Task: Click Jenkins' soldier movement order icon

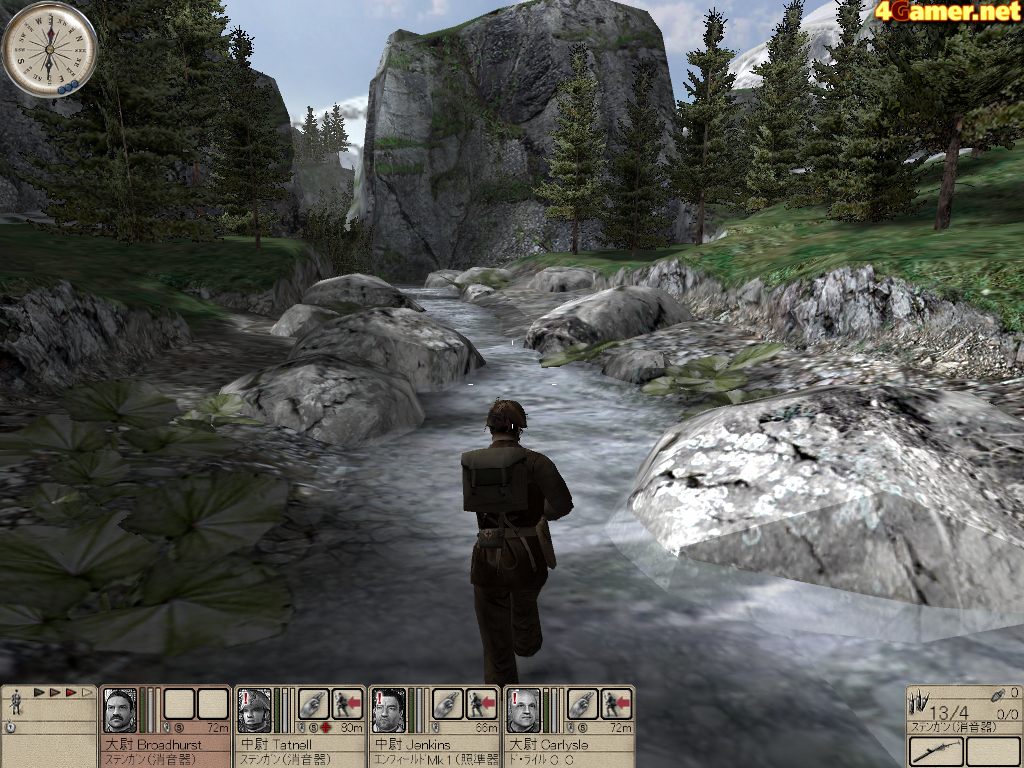Action: pos(482,704)
